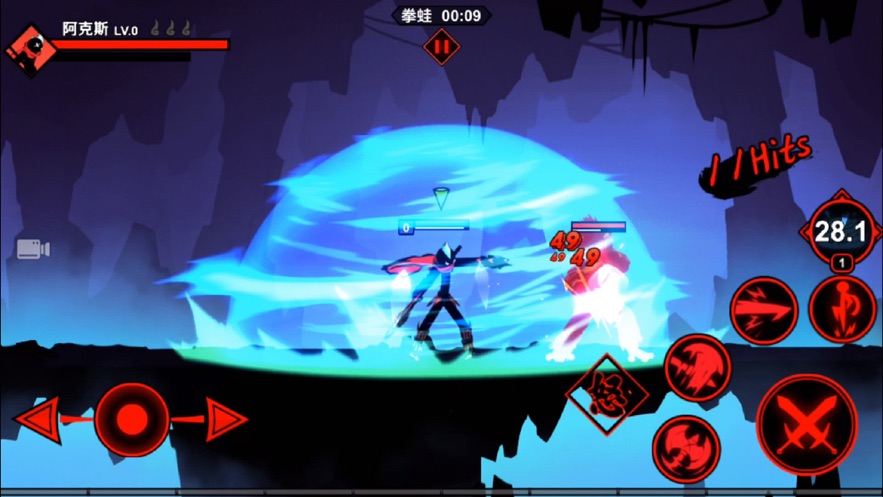This screenshot has width=883, height=497.
Task: Tap the center joystick knob
Action: (131, 419)
